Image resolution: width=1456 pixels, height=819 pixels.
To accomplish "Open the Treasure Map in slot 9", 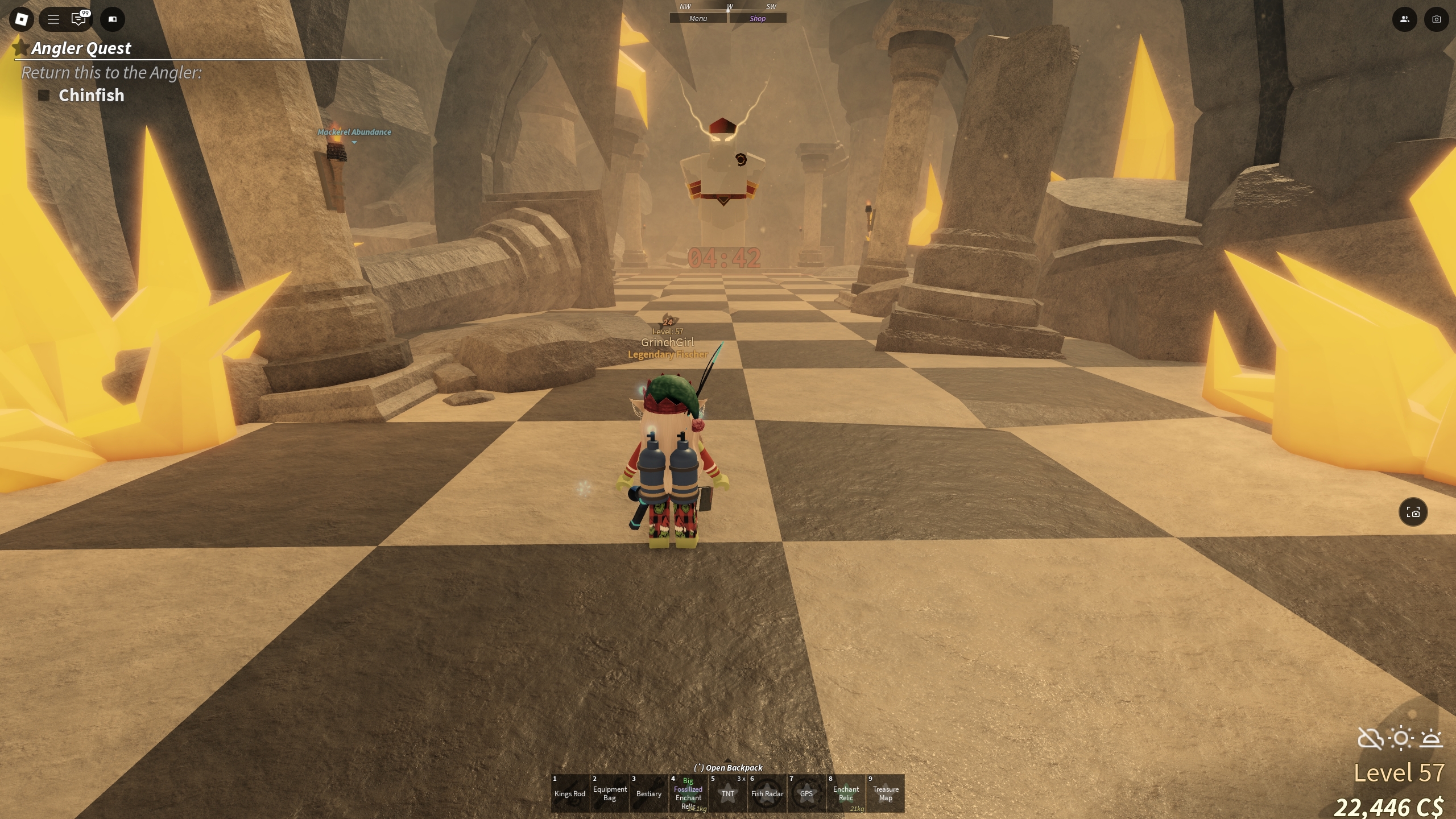I will (885, 793).
